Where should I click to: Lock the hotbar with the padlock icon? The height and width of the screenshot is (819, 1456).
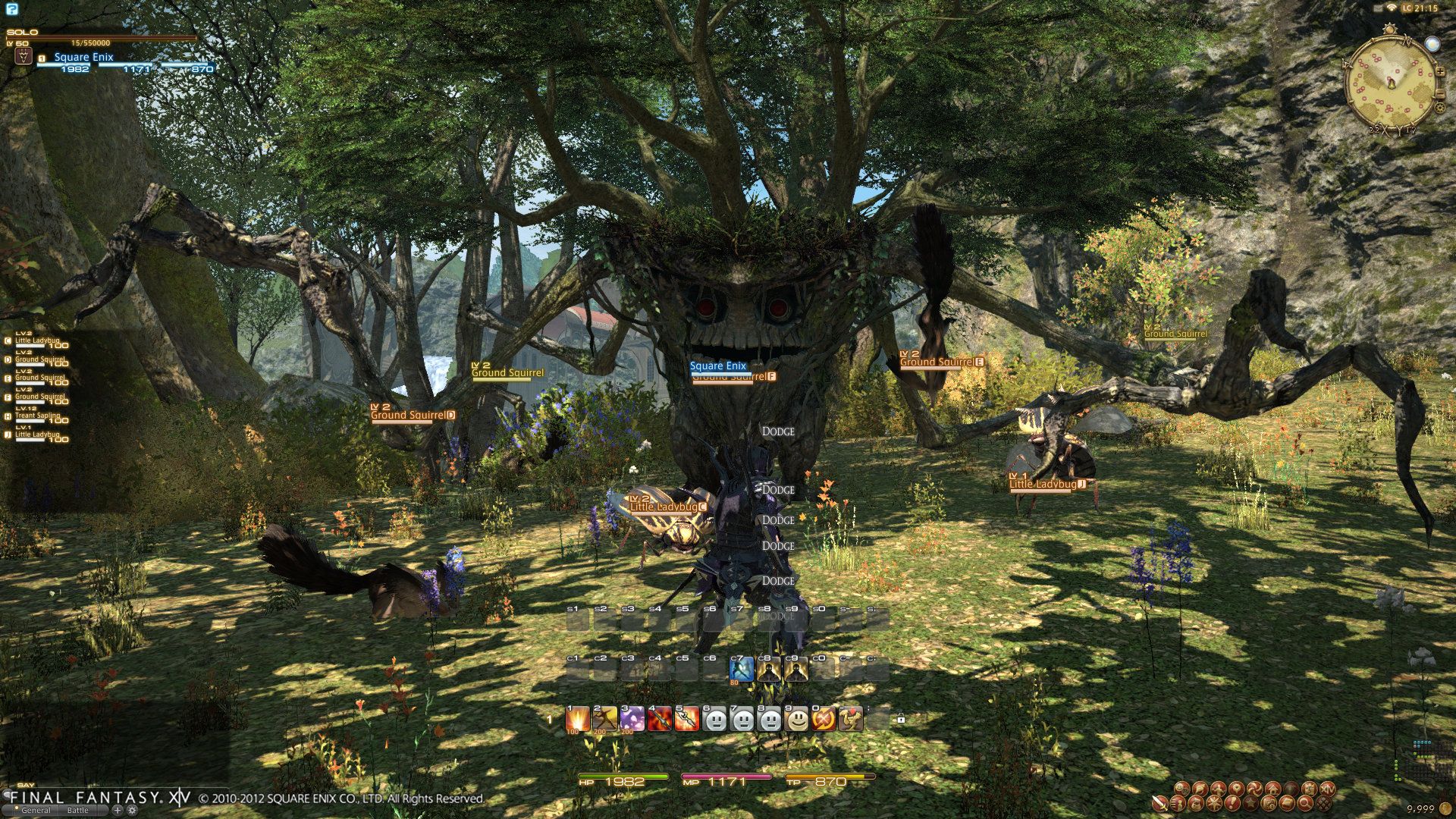[900, 718]
